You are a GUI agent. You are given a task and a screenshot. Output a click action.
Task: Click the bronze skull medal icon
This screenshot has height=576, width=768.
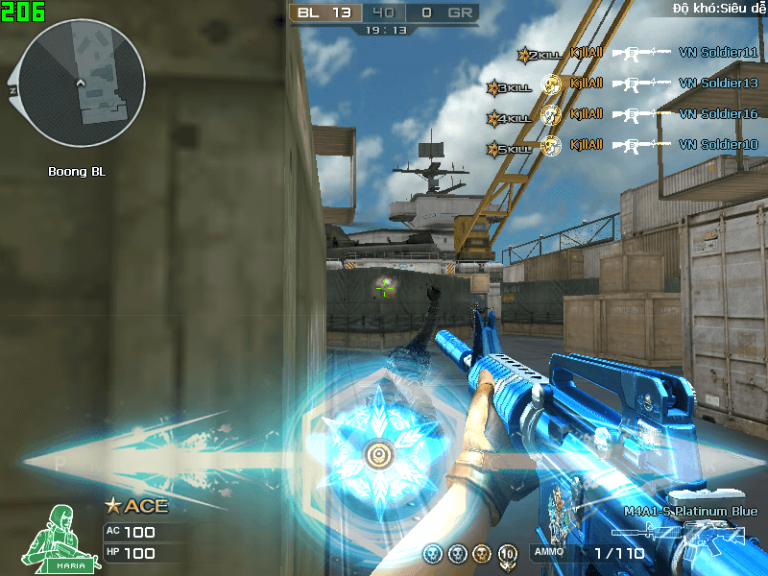tap(482, 553)
